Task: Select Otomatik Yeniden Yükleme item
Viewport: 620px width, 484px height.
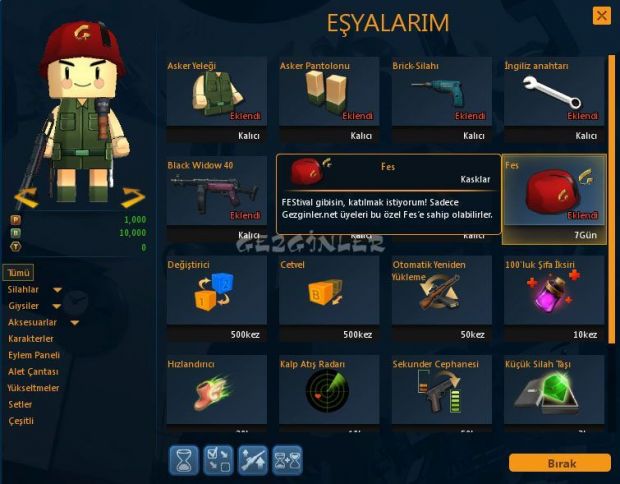Action: (x=441, y=297)
